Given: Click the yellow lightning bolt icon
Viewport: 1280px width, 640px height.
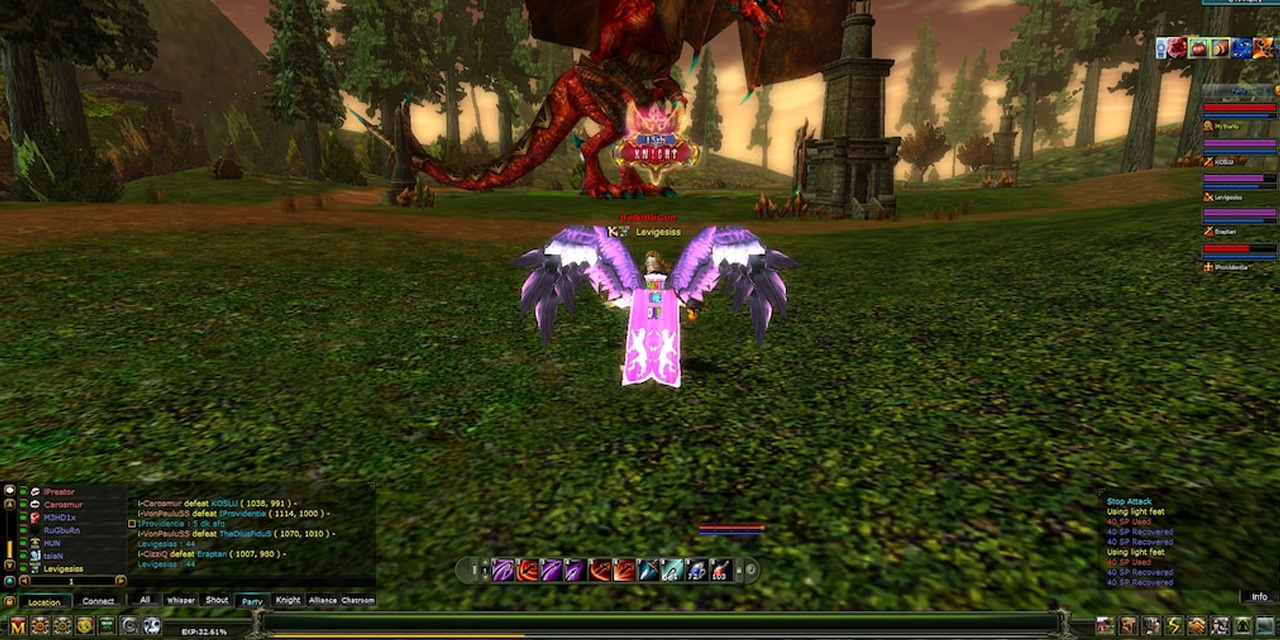Looking at the screenshot, I should pos(1174,626).
